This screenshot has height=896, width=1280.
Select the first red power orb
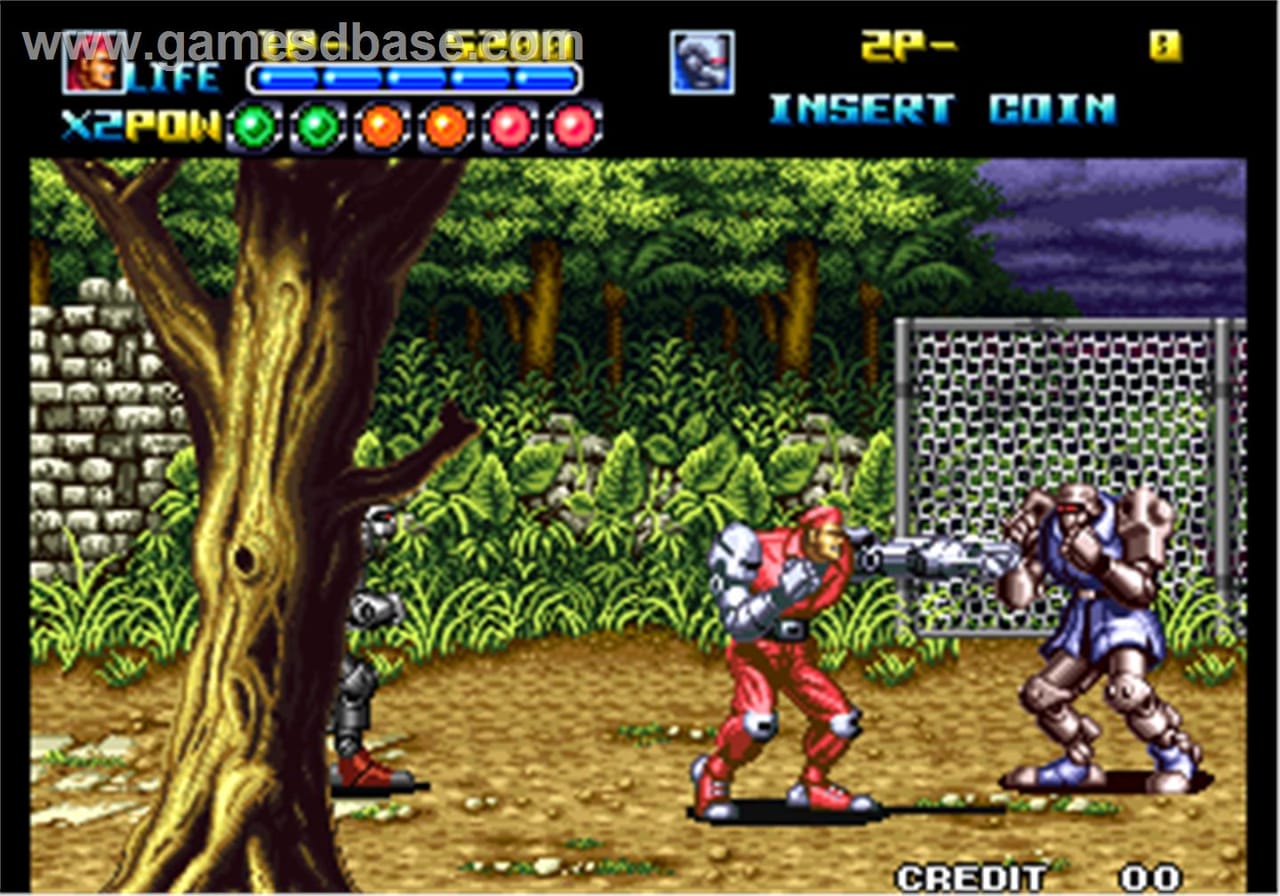coord(510,122)
